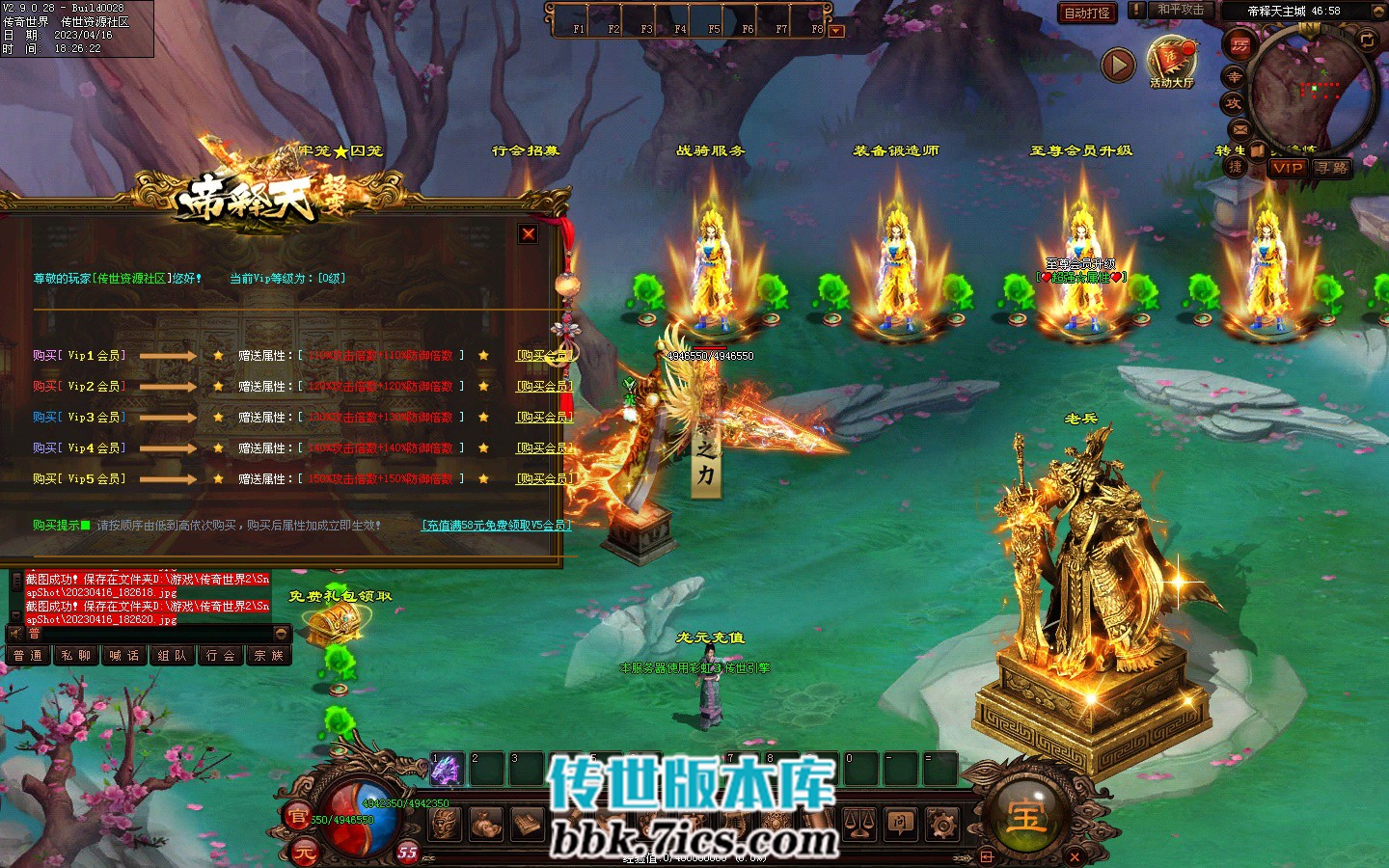
Task: Toggle the 自动打怪 auto-fight button
Action: click(1087, 13)
